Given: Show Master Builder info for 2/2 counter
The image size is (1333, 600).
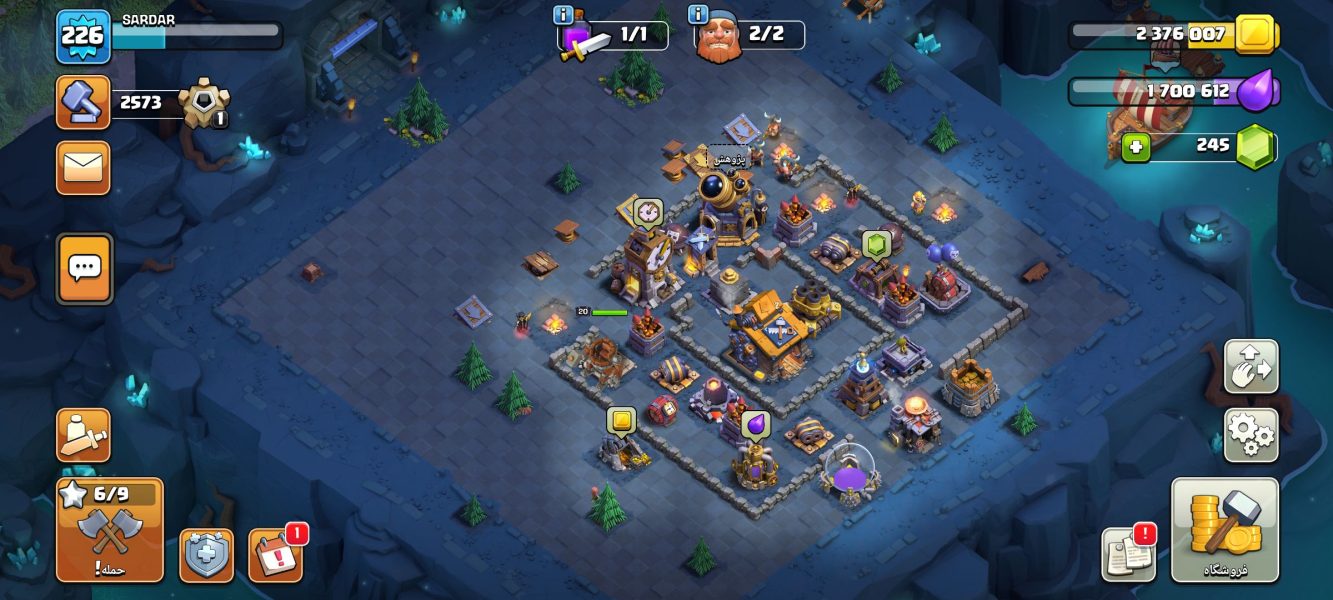Looking at the screenshot, I should (698, 15).
